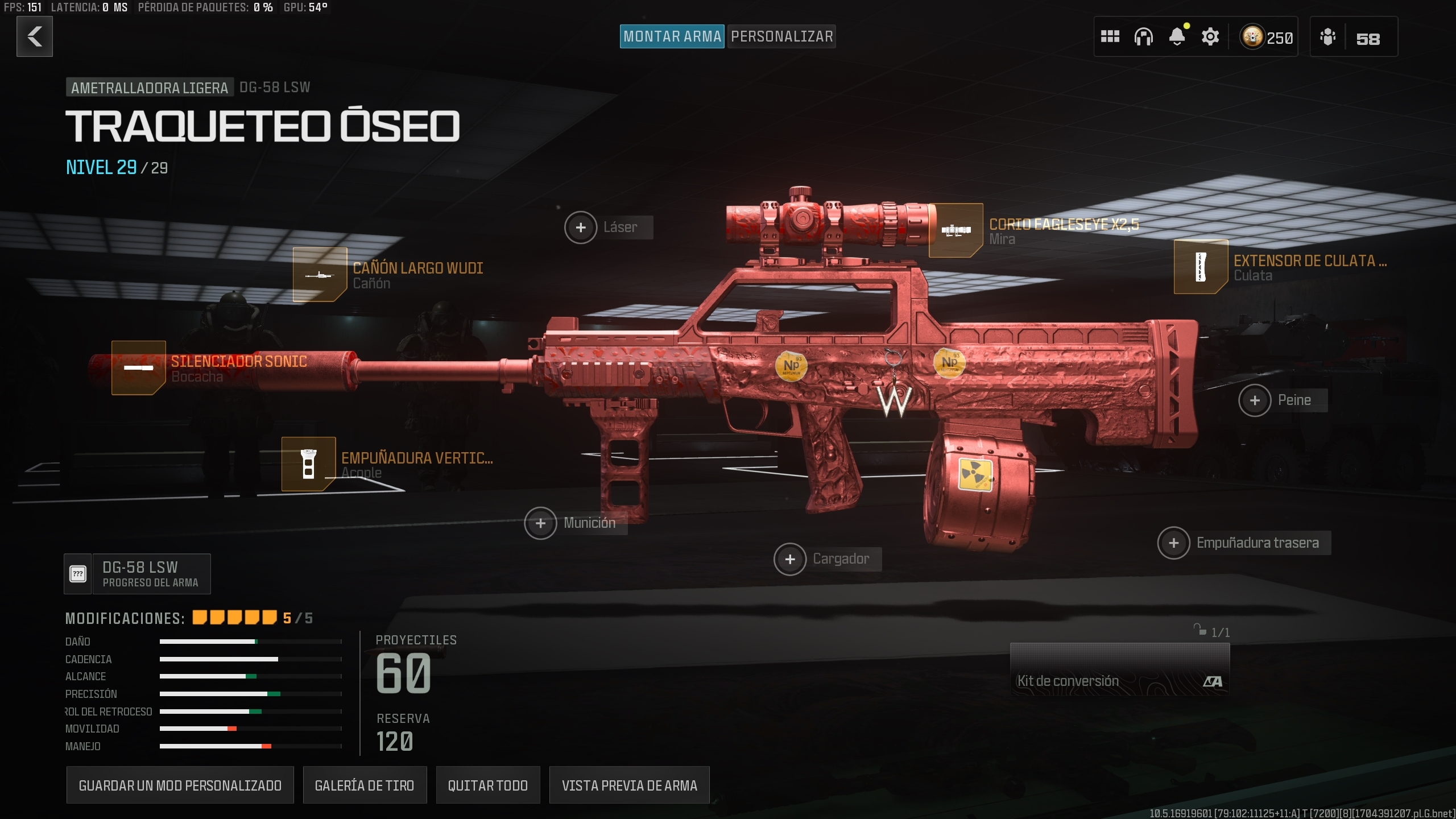Open the in-game settings gear
Screen dimensions: 1456x819
click(1210, 36)
